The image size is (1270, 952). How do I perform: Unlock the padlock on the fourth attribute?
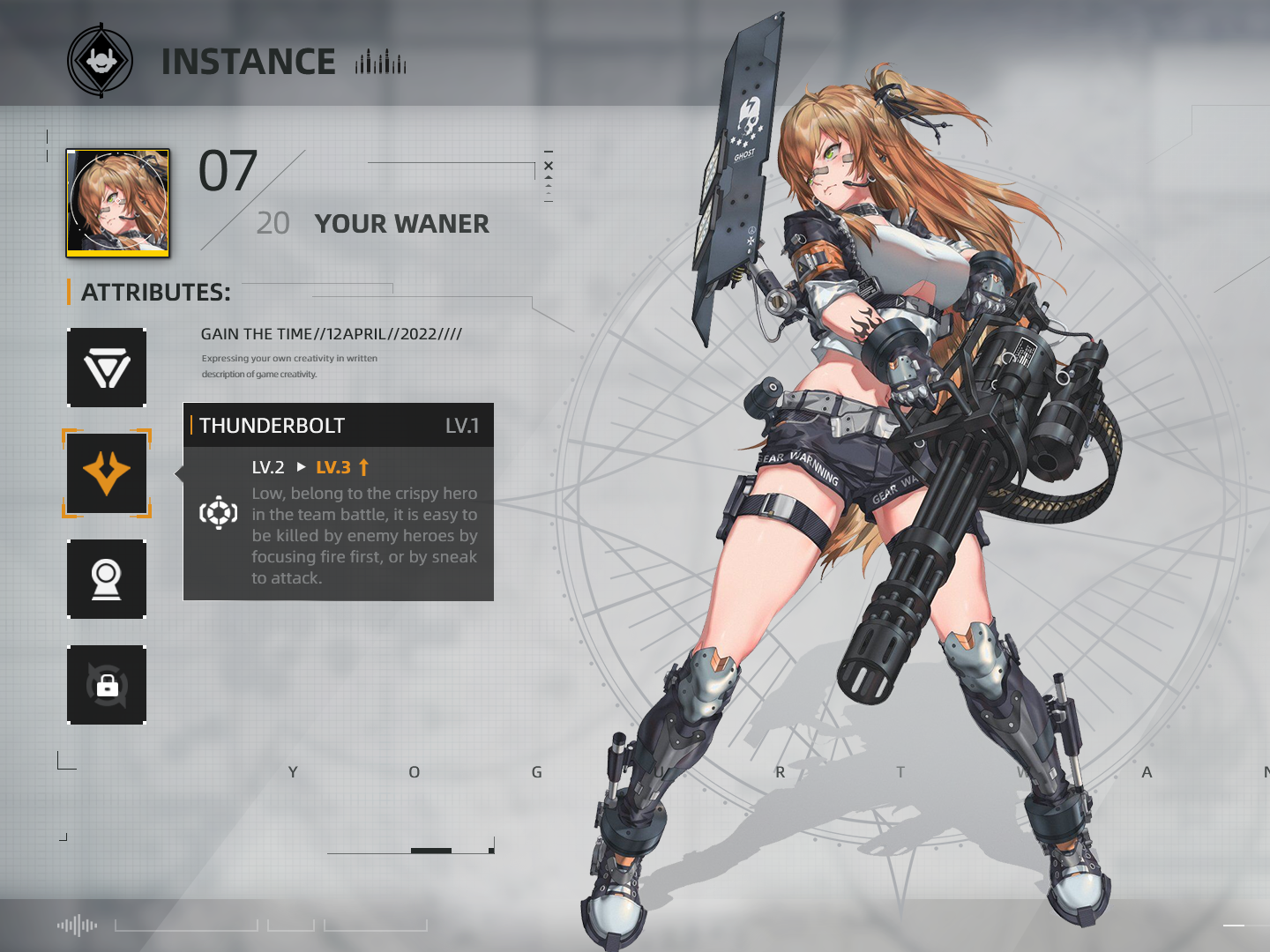pos(107,686)
